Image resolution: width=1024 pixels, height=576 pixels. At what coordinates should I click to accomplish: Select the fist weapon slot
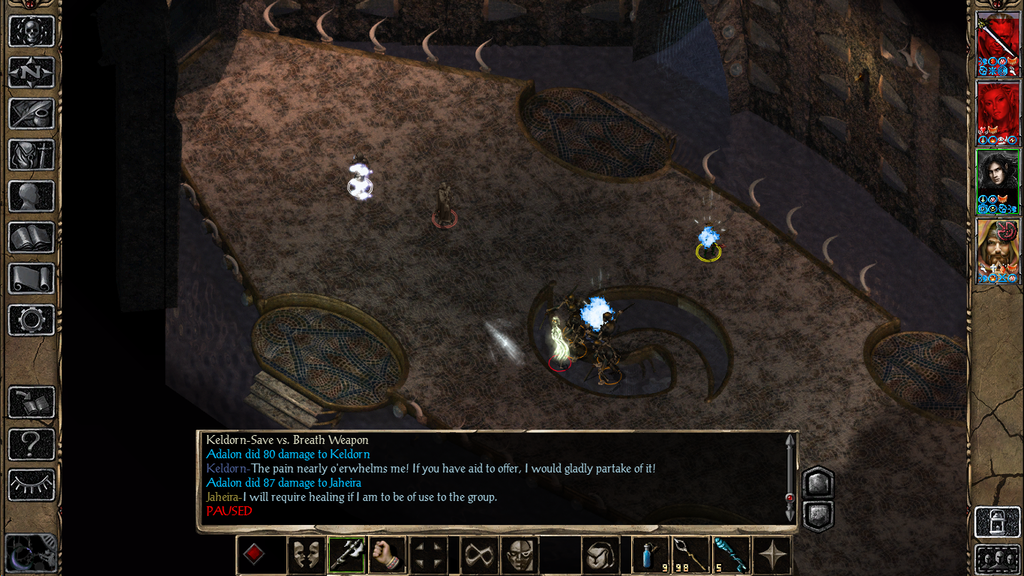pyautogui.click(x=387, y=555)
